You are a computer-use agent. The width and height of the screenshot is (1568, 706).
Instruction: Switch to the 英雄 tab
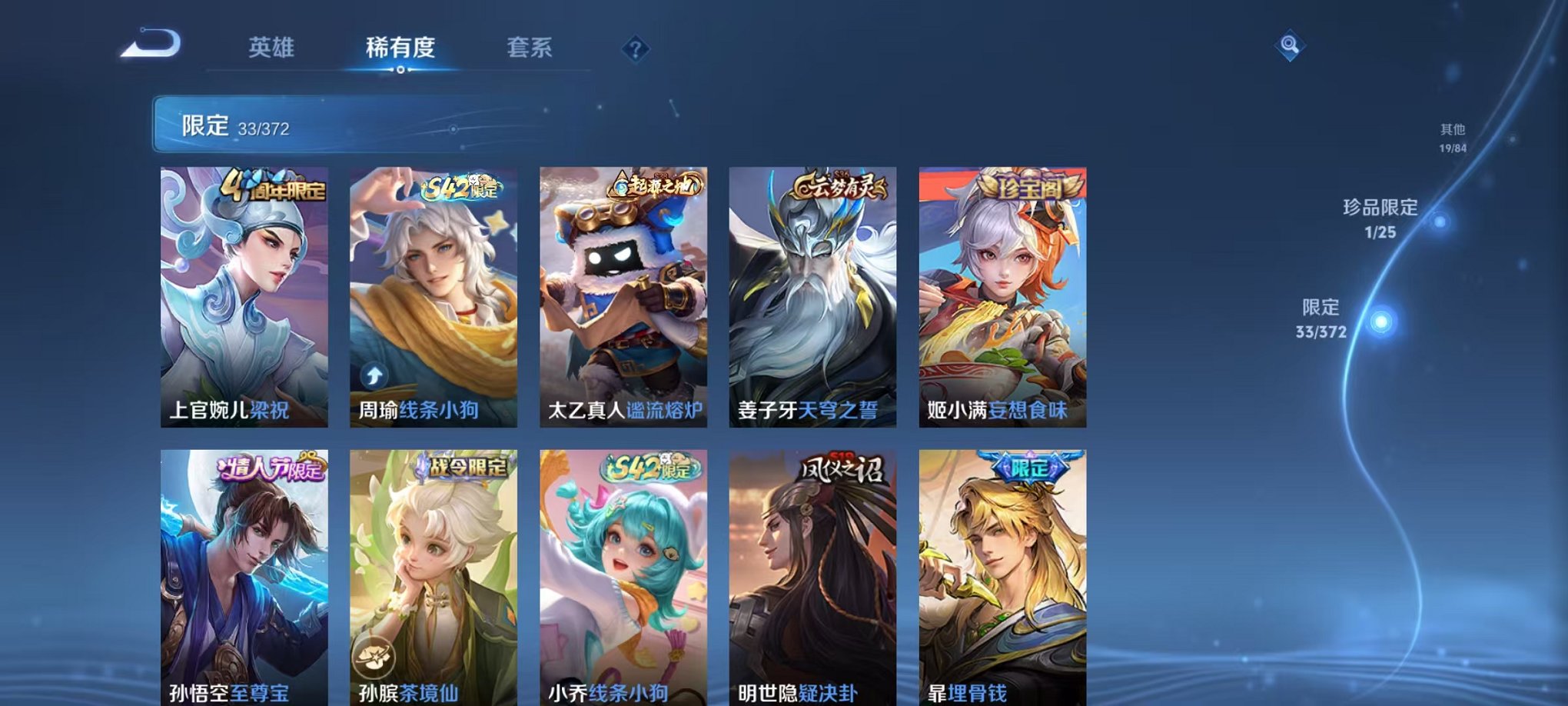[x=273, y=46]
